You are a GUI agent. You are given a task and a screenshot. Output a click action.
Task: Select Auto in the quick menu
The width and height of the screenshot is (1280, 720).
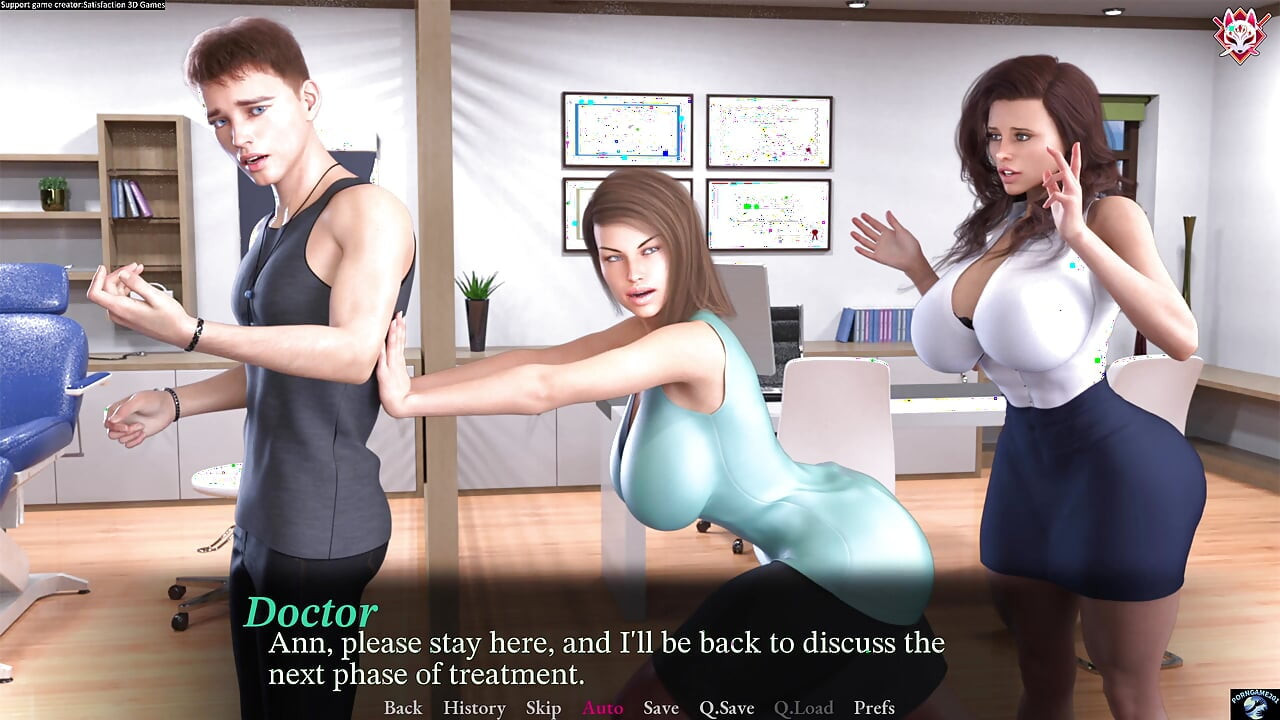tap(602, 708)
